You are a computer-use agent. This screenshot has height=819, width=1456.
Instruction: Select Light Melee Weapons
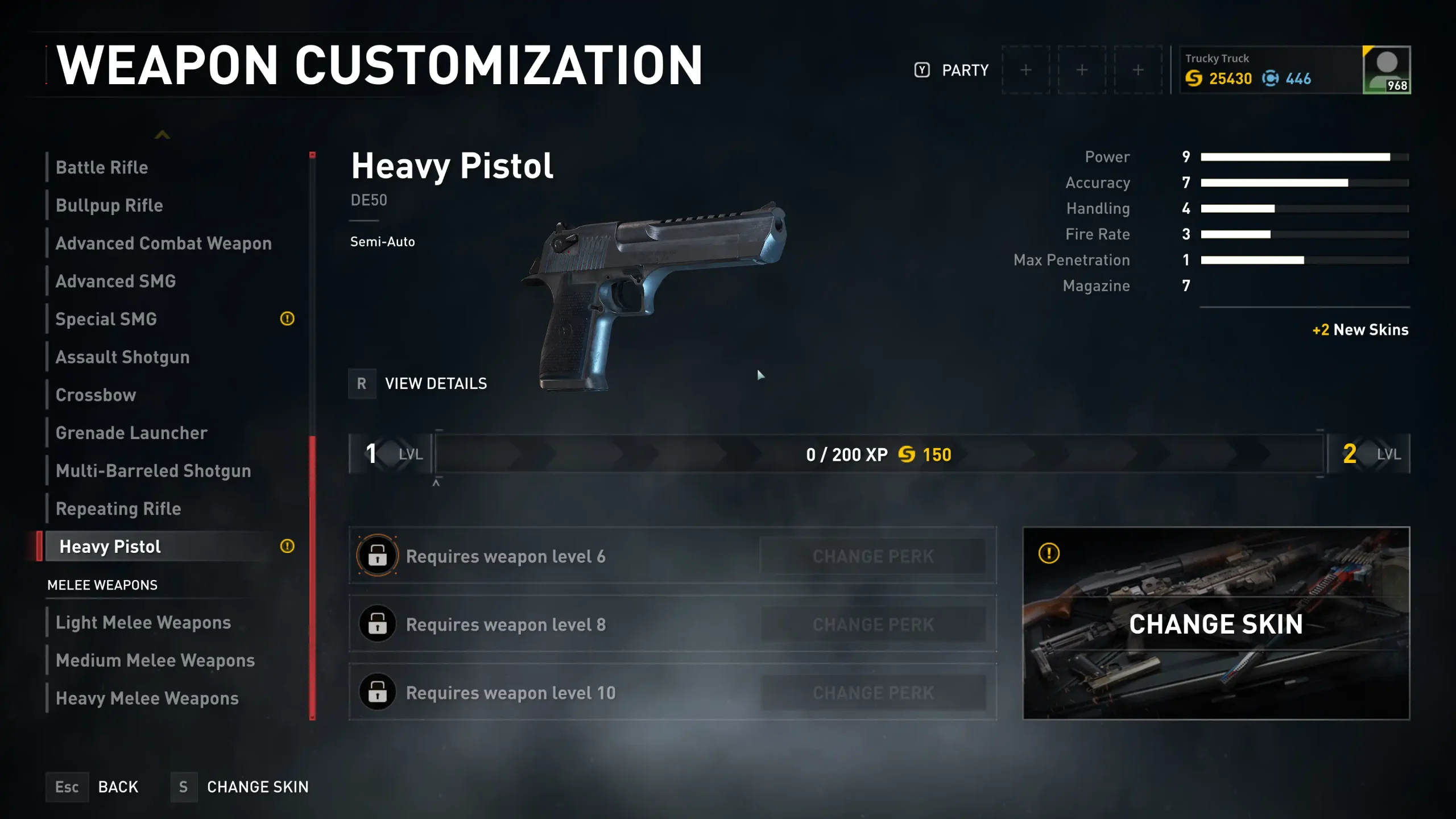pos(143,623)
